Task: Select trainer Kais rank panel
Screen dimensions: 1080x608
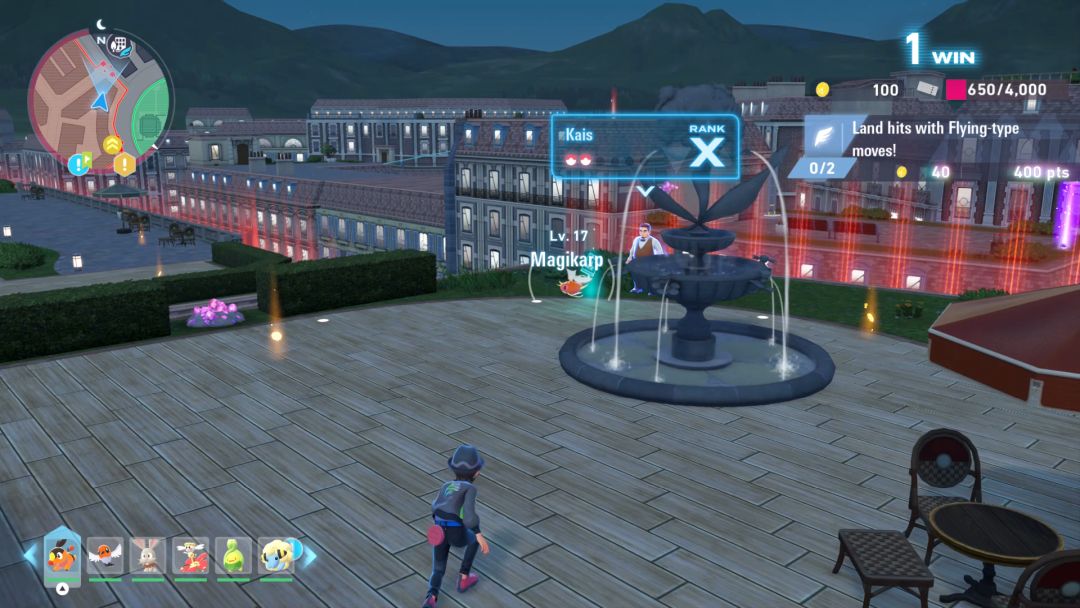Action: [x=645, y=147]
